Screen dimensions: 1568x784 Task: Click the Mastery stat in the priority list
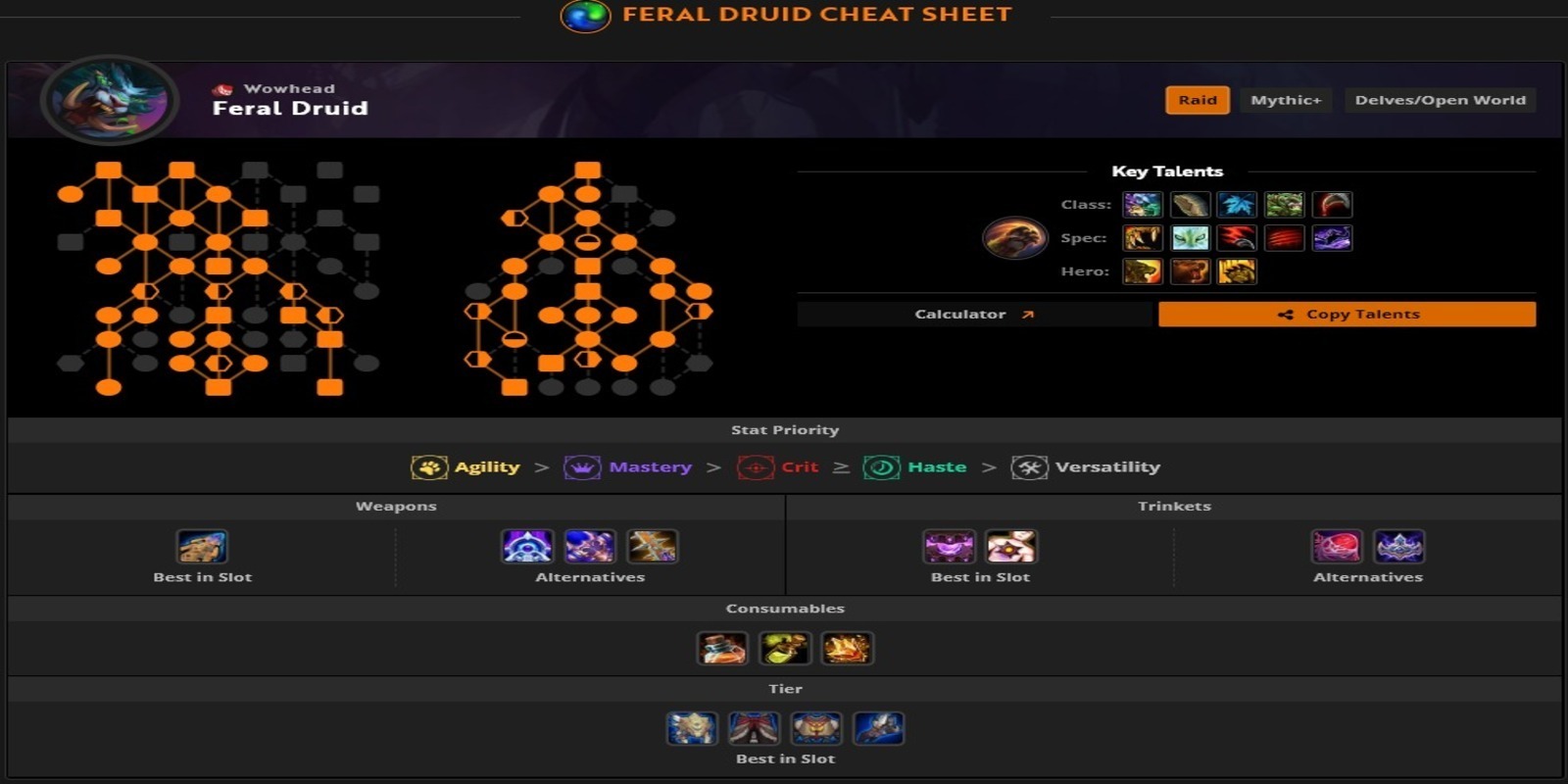(x=650, y=467)
